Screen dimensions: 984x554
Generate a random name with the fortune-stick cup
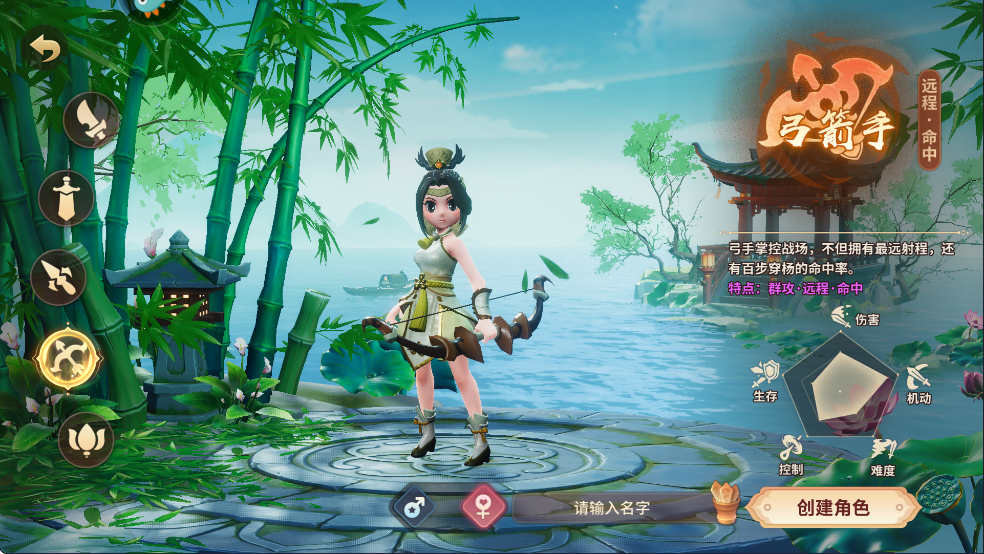pyautogui.click(x=725, y=503)
